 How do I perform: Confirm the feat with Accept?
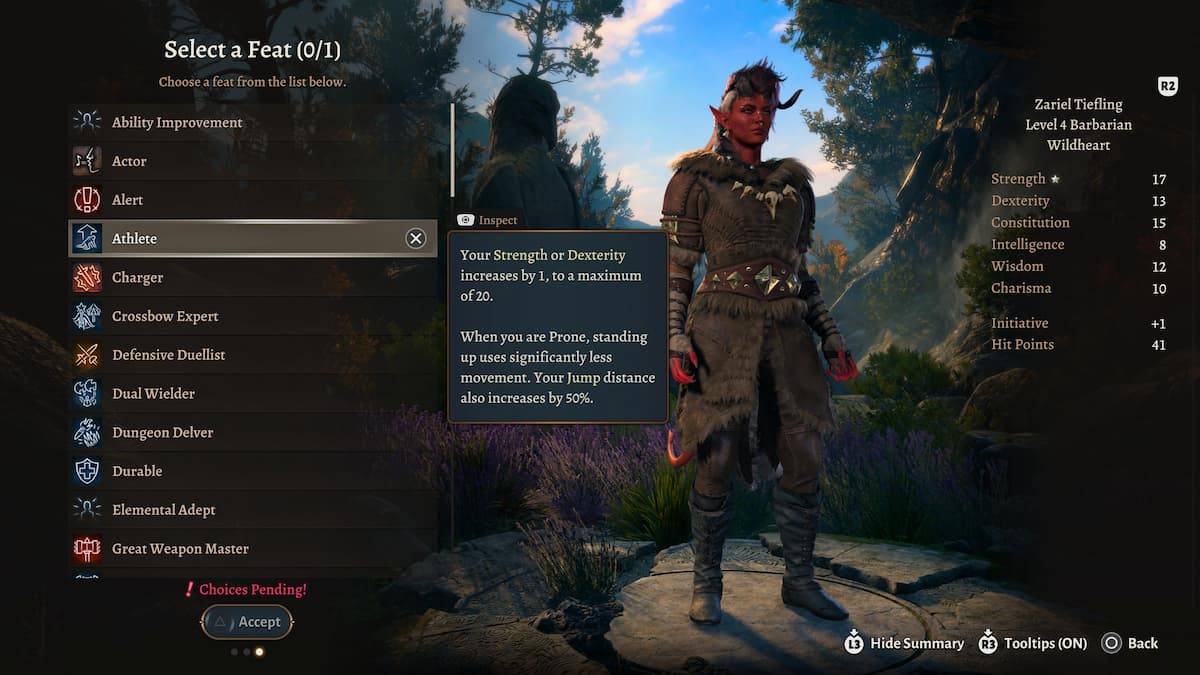pyautogui.click(x=247, y=622)
